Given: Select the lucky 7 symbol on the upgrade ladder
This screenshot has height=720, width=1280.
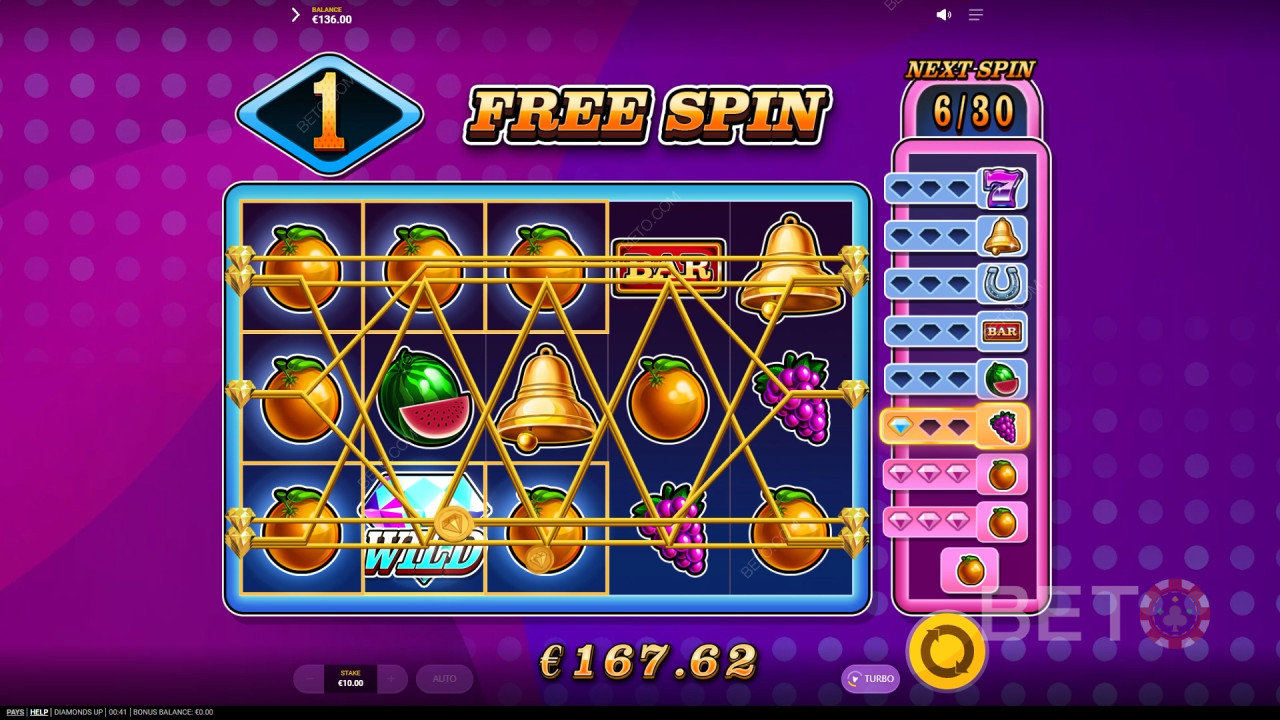Looking at the screenshot, I should point(1002,187).
